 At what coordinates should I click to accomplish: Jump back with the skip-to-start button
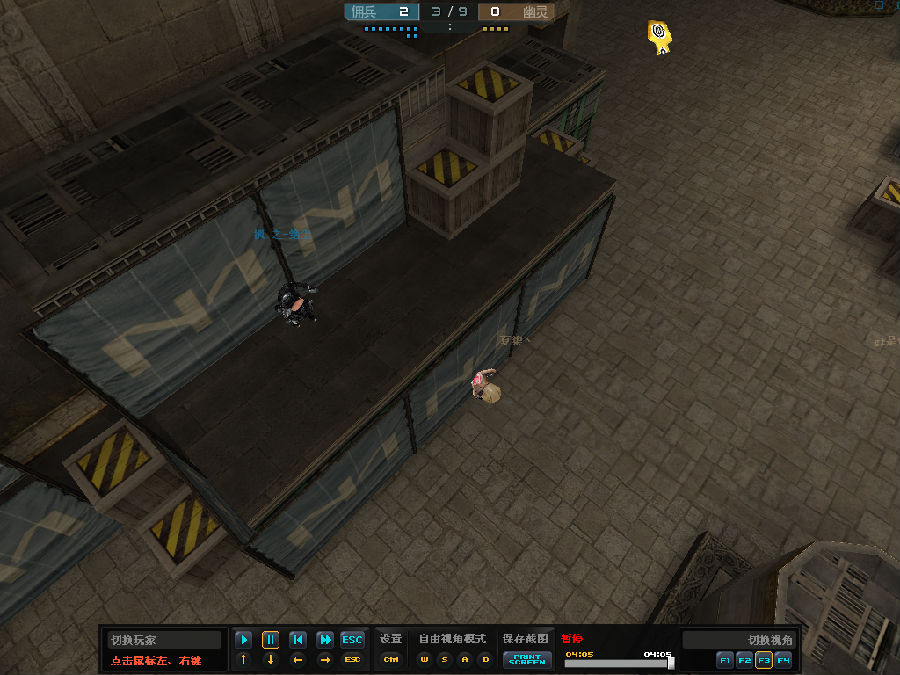click(297, 639)
